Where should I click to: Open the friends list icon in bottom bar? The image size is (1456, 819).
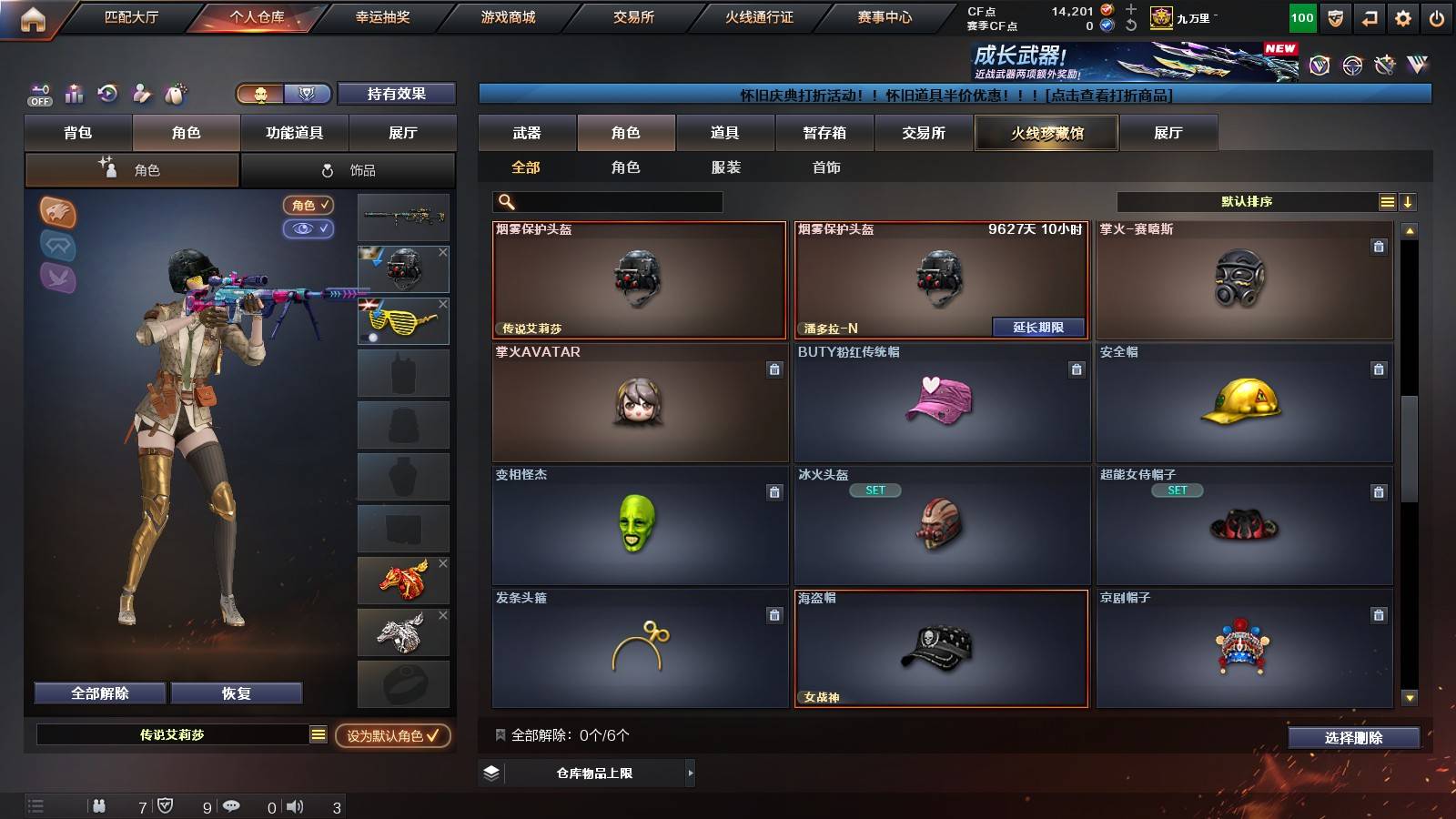[x=99, y=805]
